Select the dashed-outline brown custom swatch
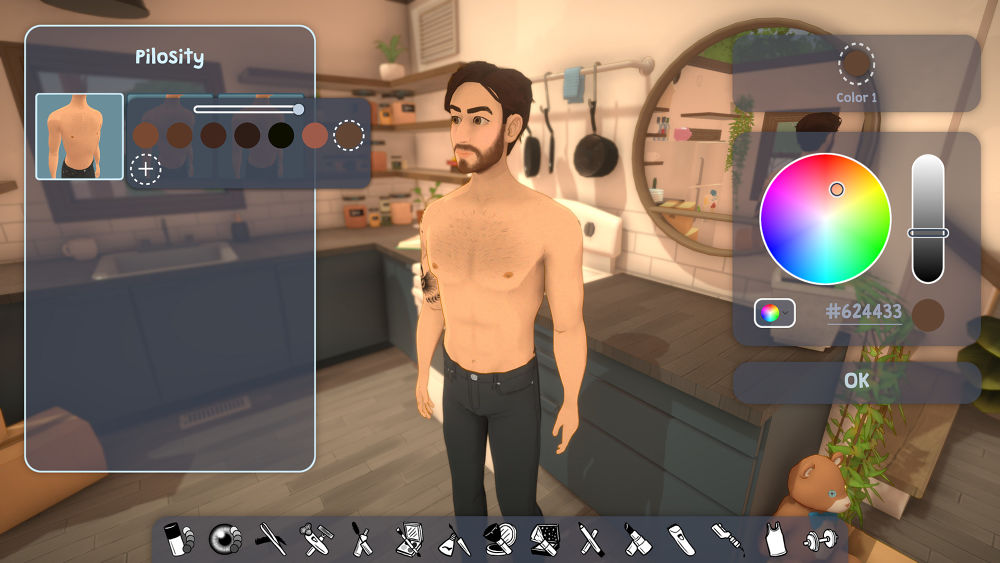This screenshot has width=1000, height=563. 348,135
